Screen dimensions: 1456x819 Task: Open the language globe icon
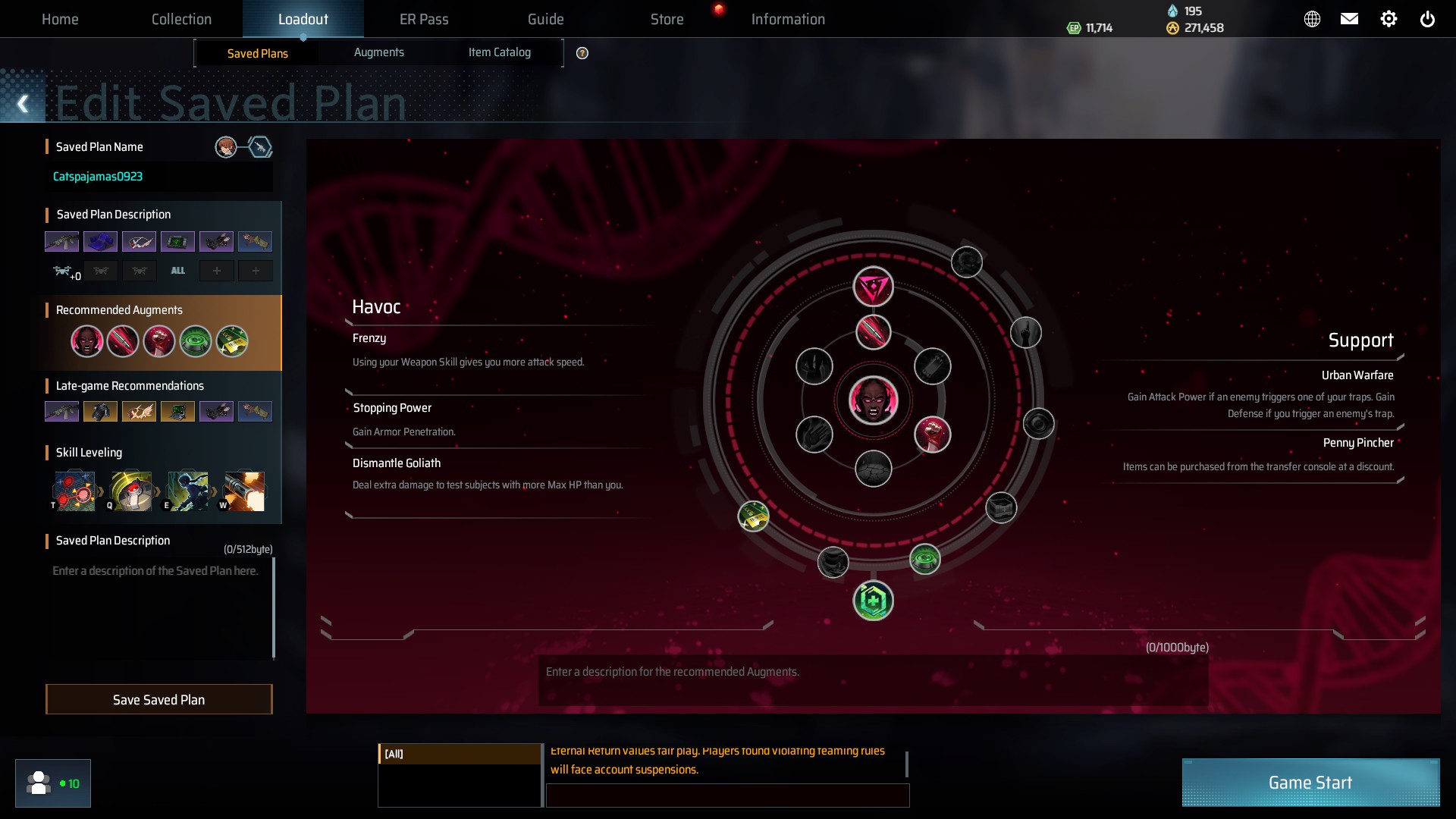point(1312,19)
